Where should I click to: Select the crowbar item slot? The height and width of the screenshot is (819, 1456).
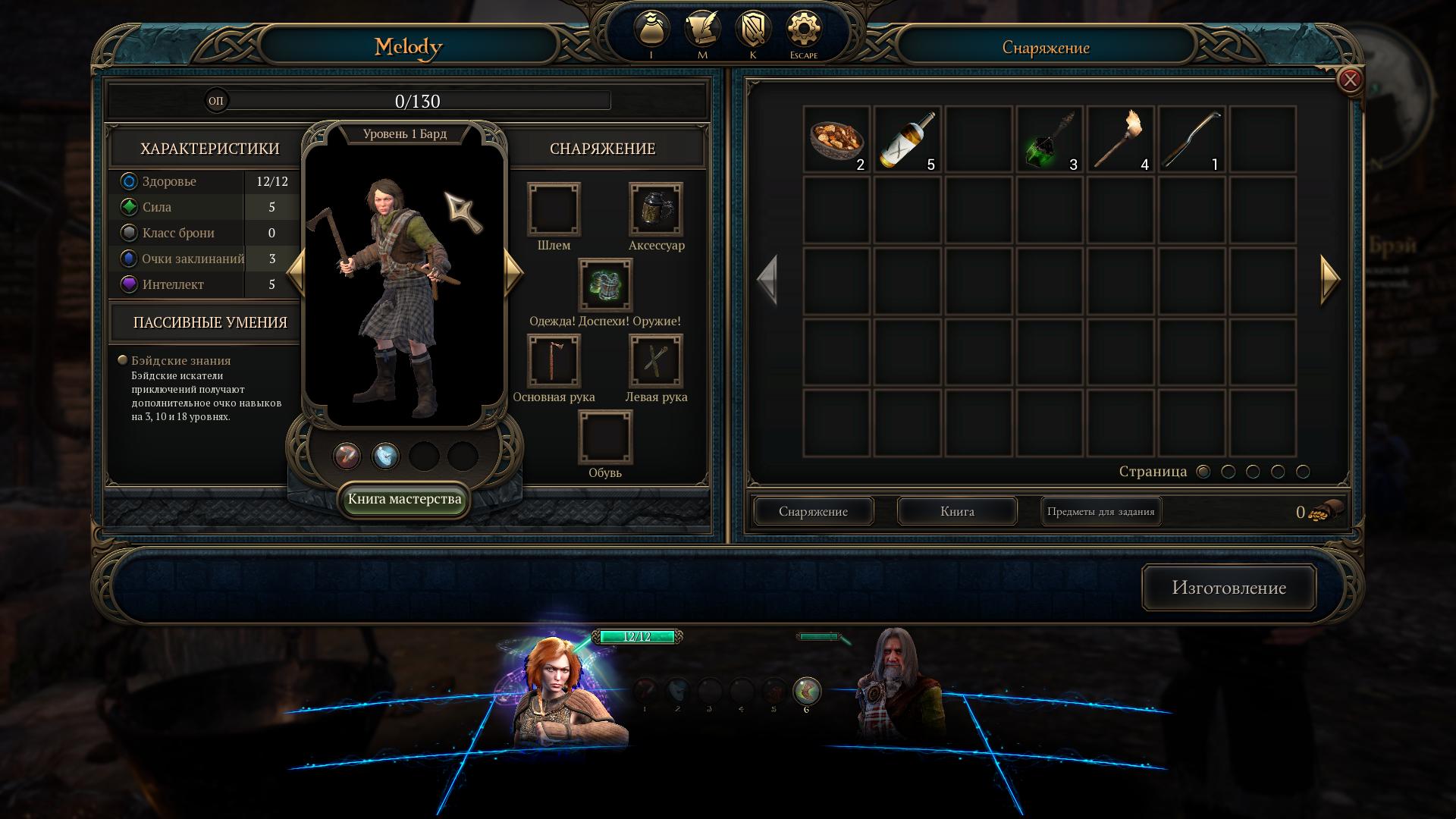point(1191,140)
